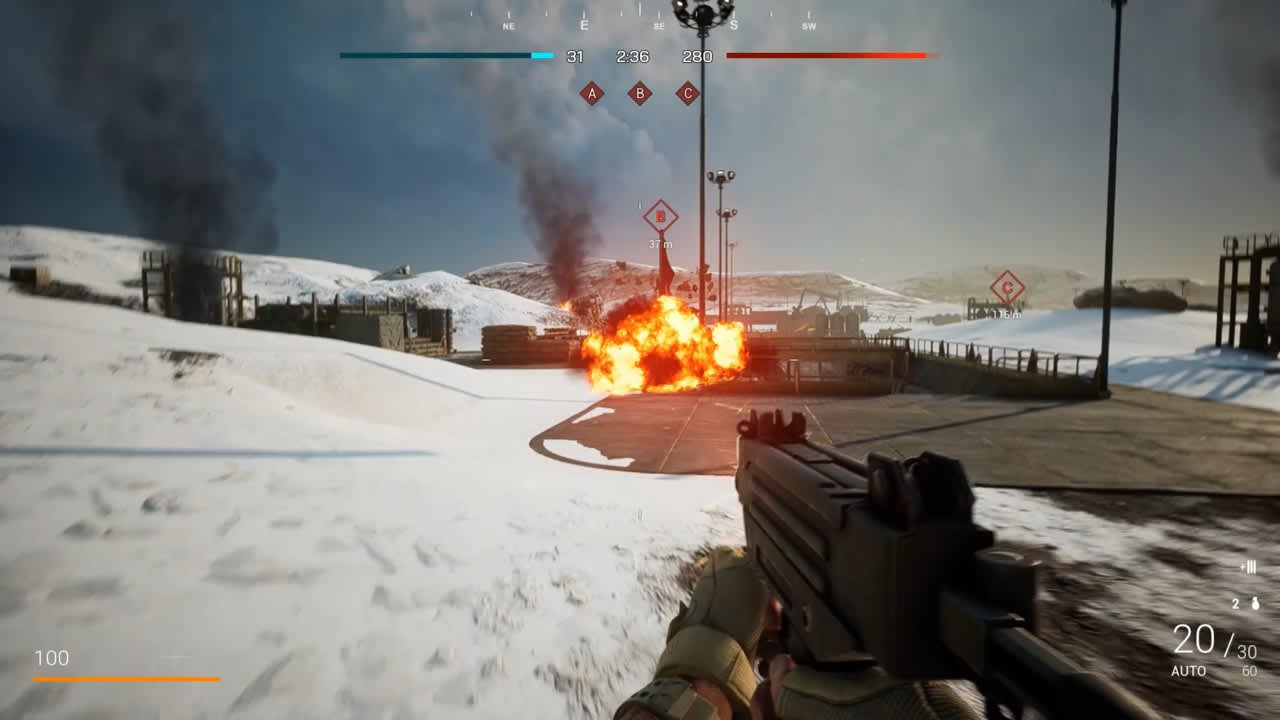Click the objective B waypoint showing 37 m
The height and width of the screenshot is (720, 1280).
click(660, 216)
